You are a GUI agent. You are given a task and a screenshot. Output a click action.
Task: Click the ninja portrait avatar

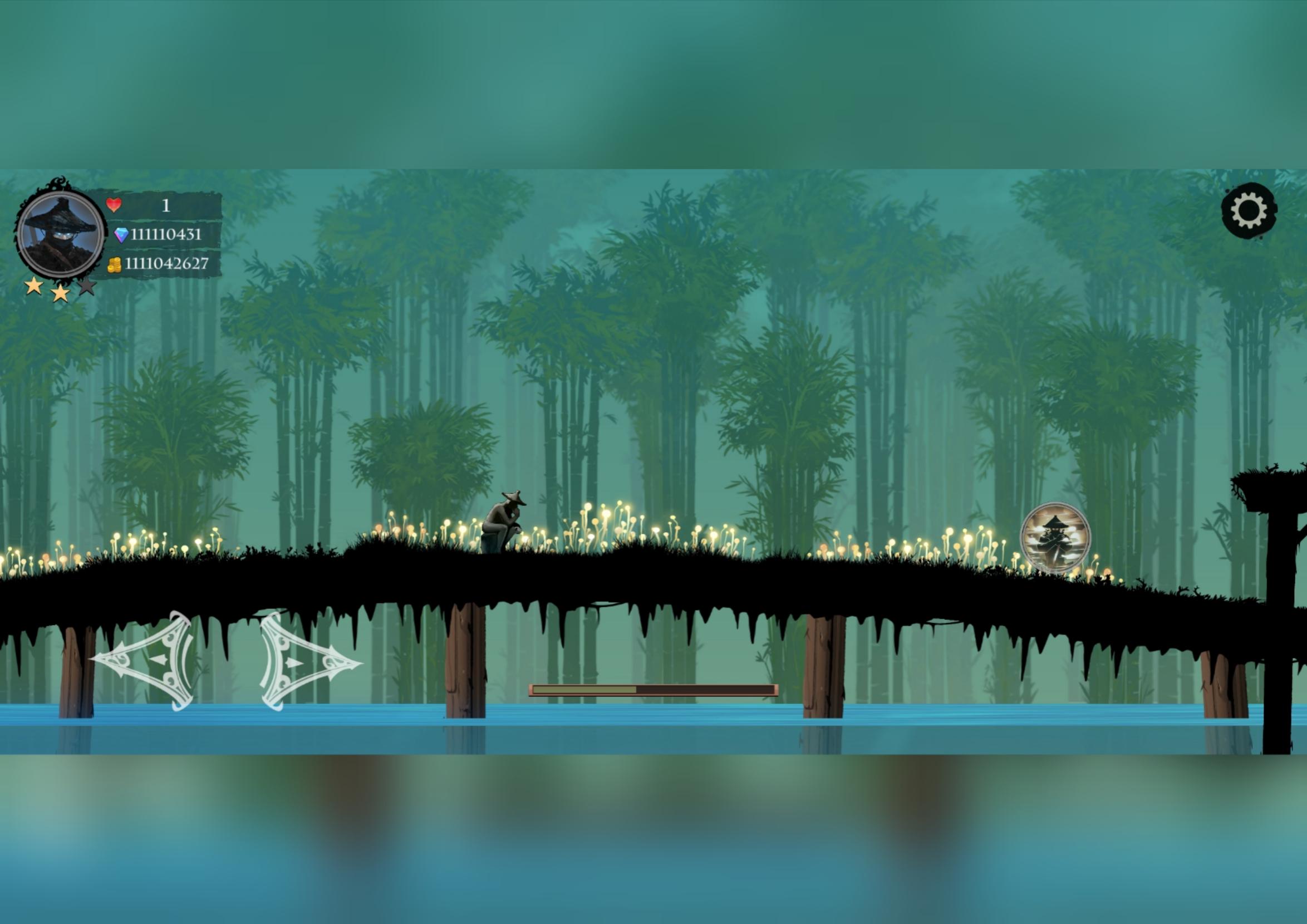pyautogui.click(x=60, y=233)
